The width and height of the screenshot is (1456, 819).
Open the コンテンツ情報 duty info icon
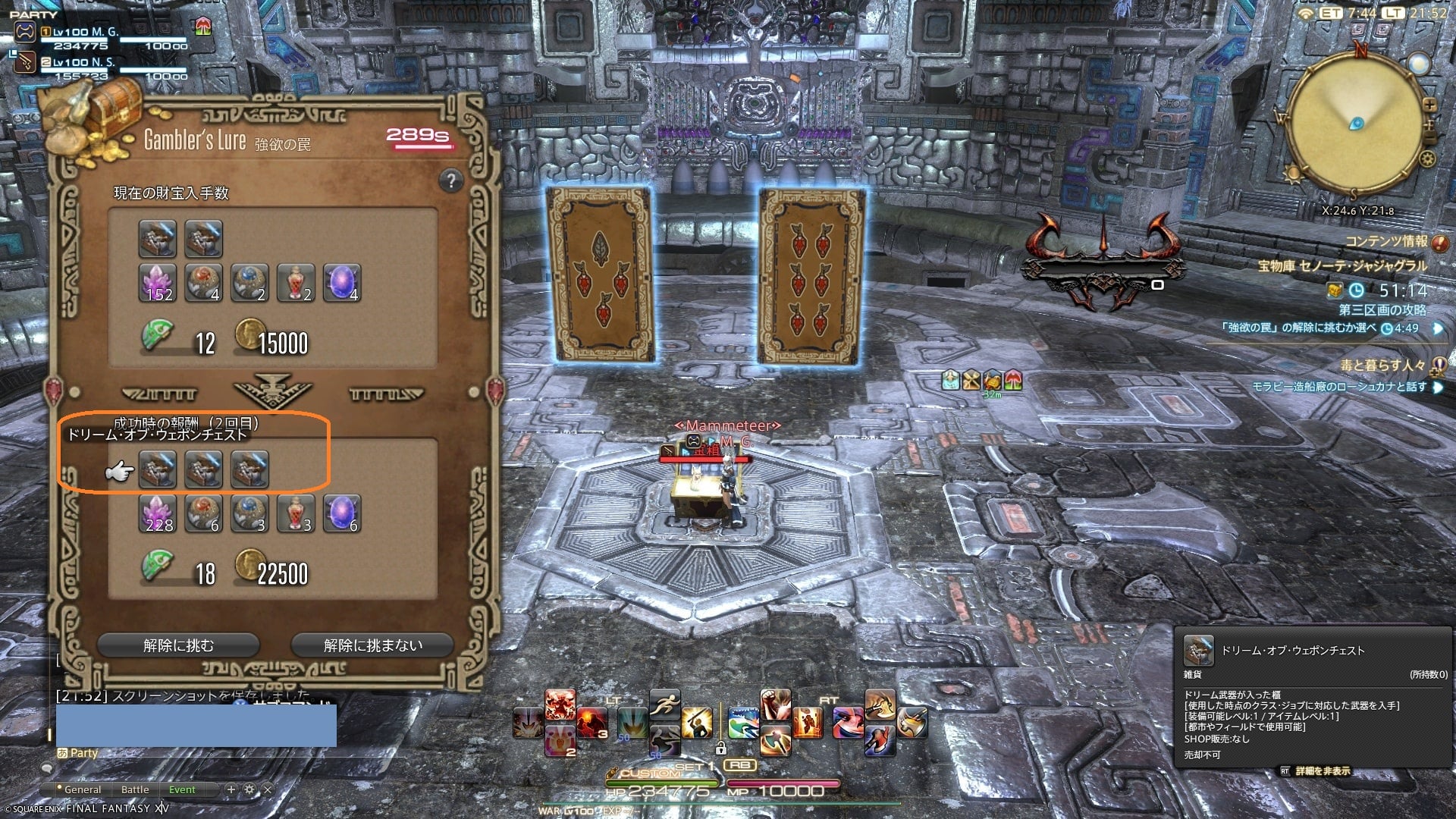(1439, 243)
